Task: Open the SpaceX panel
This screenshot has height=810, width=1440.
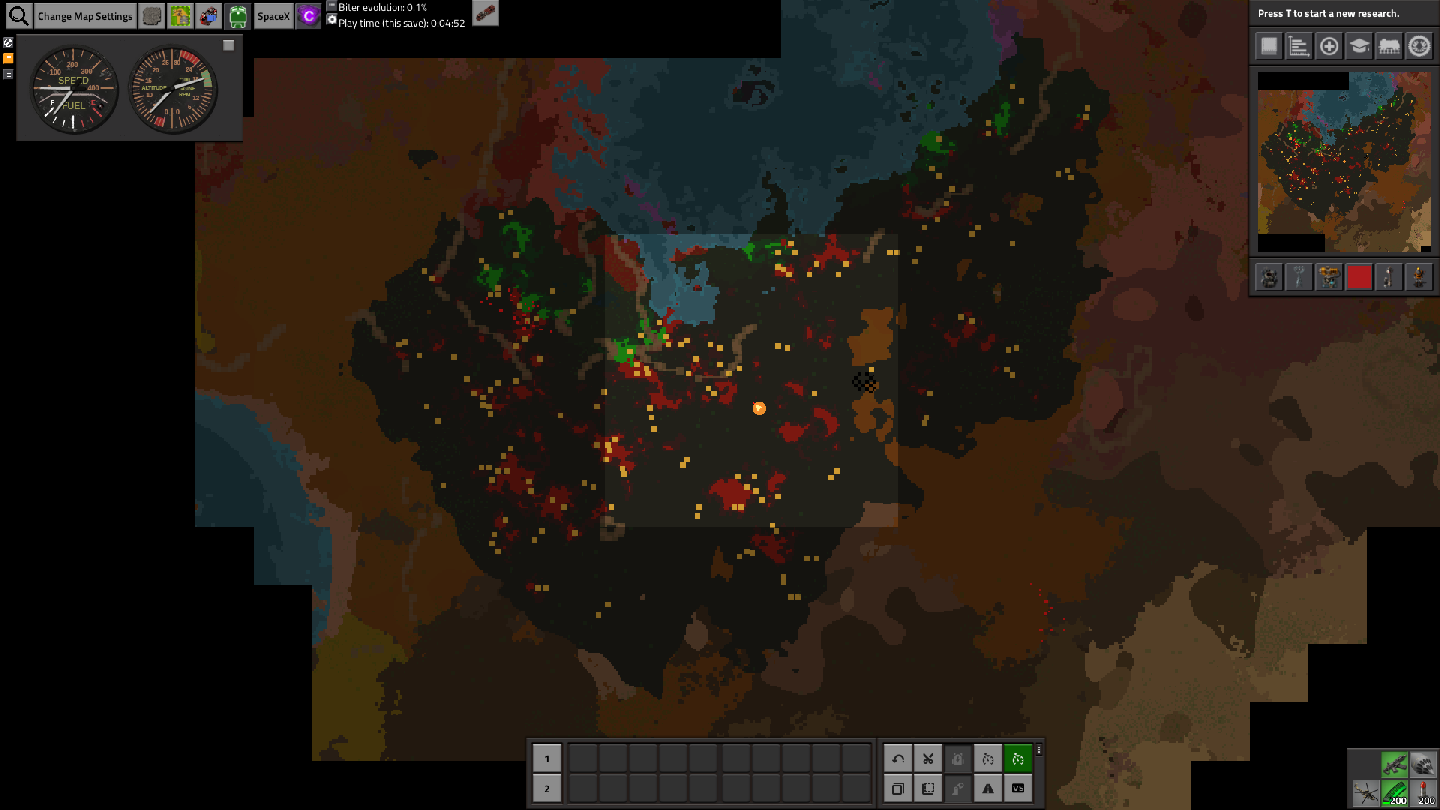Action: tap(273, 16)
